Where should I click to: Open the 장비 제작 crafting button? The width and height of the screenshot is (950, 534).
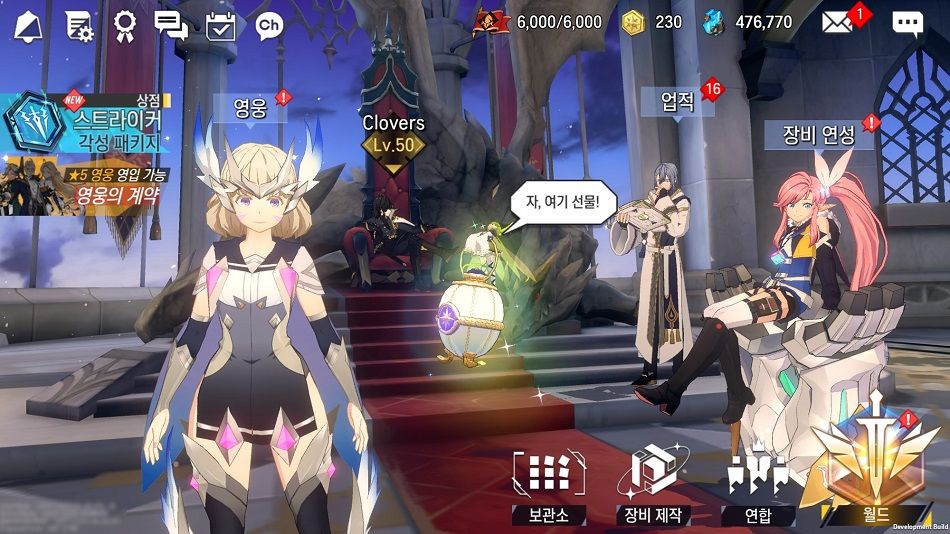coord(656,486)
